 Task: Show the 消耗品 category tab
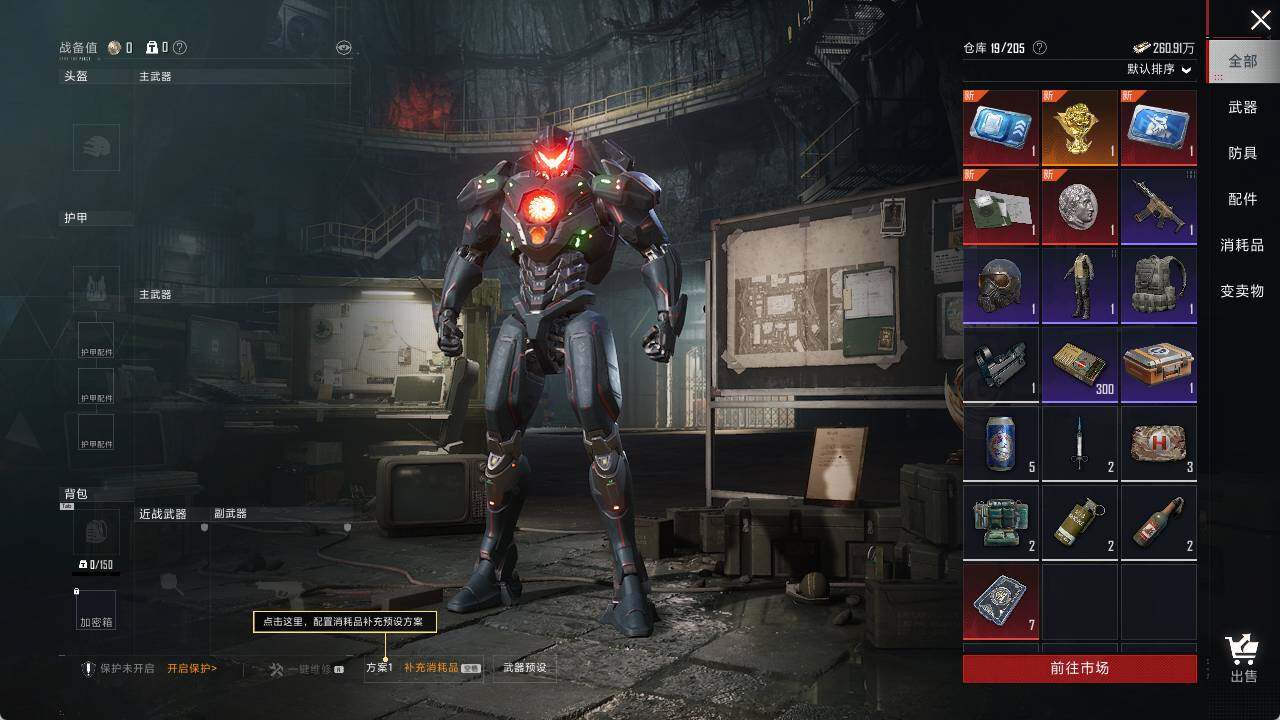click(1242, 245)
